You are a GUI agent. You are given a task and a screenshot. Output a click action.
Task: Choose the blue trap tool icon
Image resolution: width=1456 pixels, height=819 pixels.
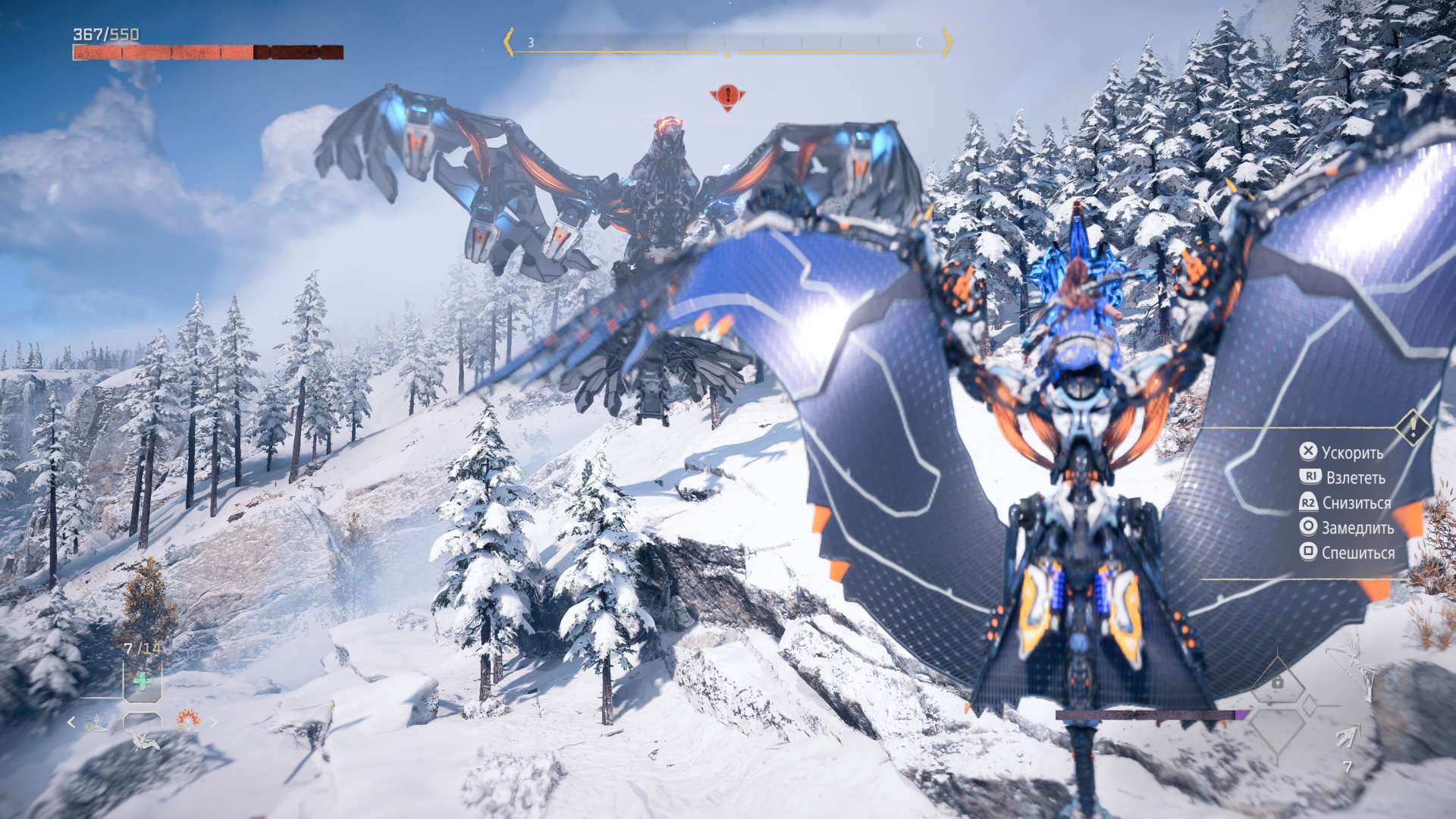(x=96, y=722)
